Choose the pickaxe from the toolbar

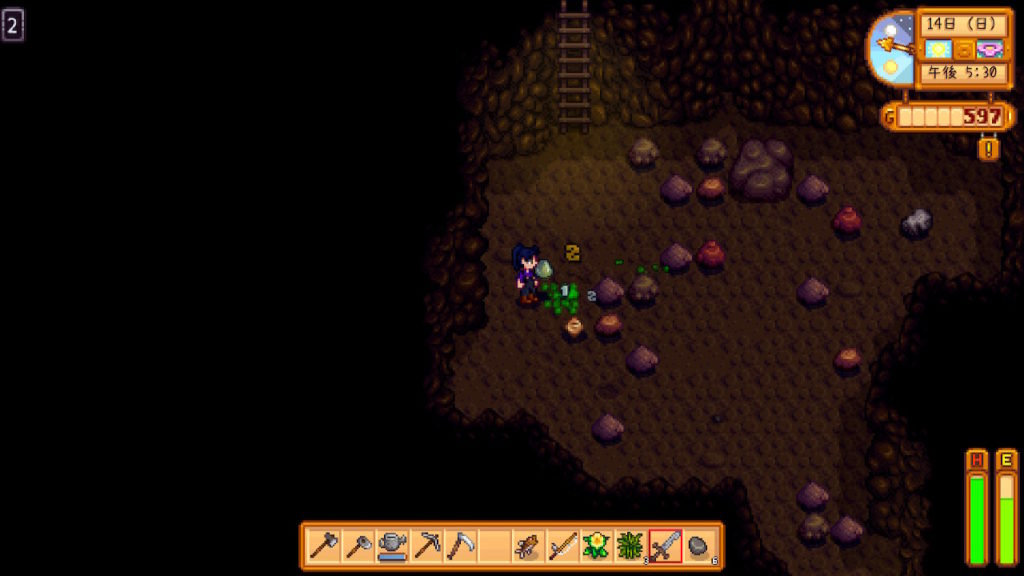(426, 546)
